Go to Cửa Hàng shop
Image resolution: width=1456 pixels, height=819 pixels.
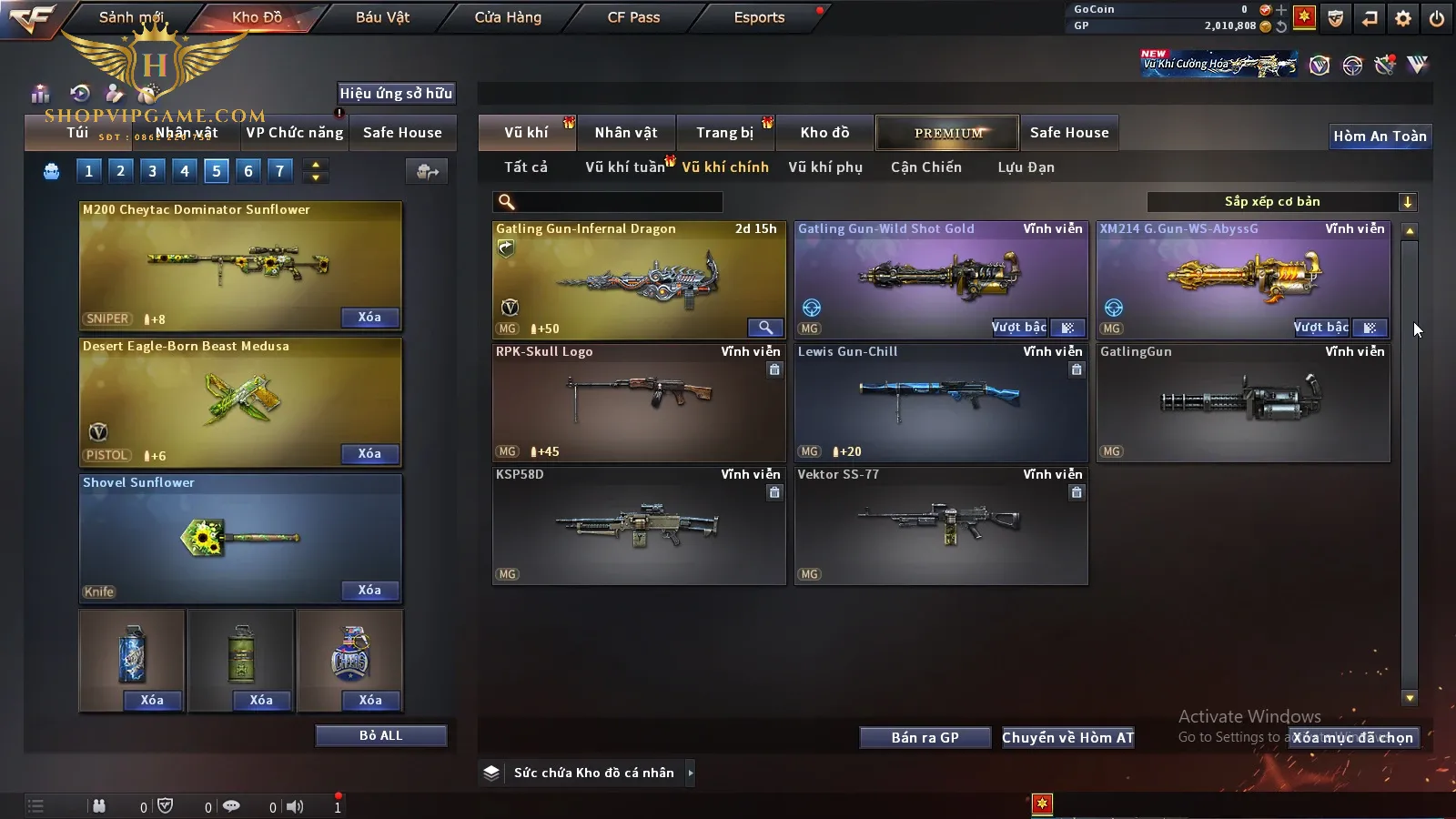[x=508, y=17]
